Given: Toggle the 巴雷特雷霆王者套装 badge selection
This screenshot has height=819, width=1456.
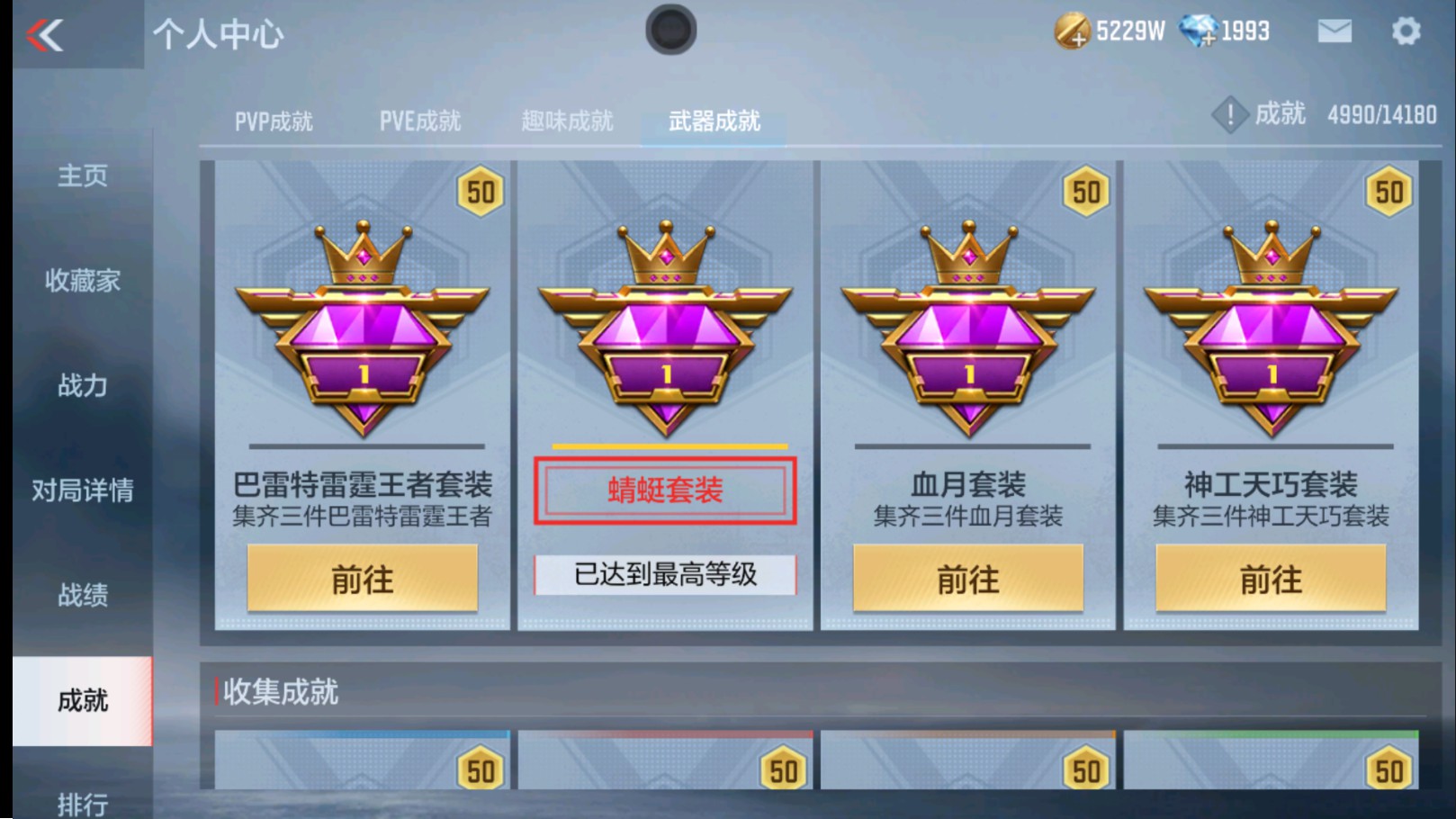Looking at the screenshot, I should click(363, 324).
